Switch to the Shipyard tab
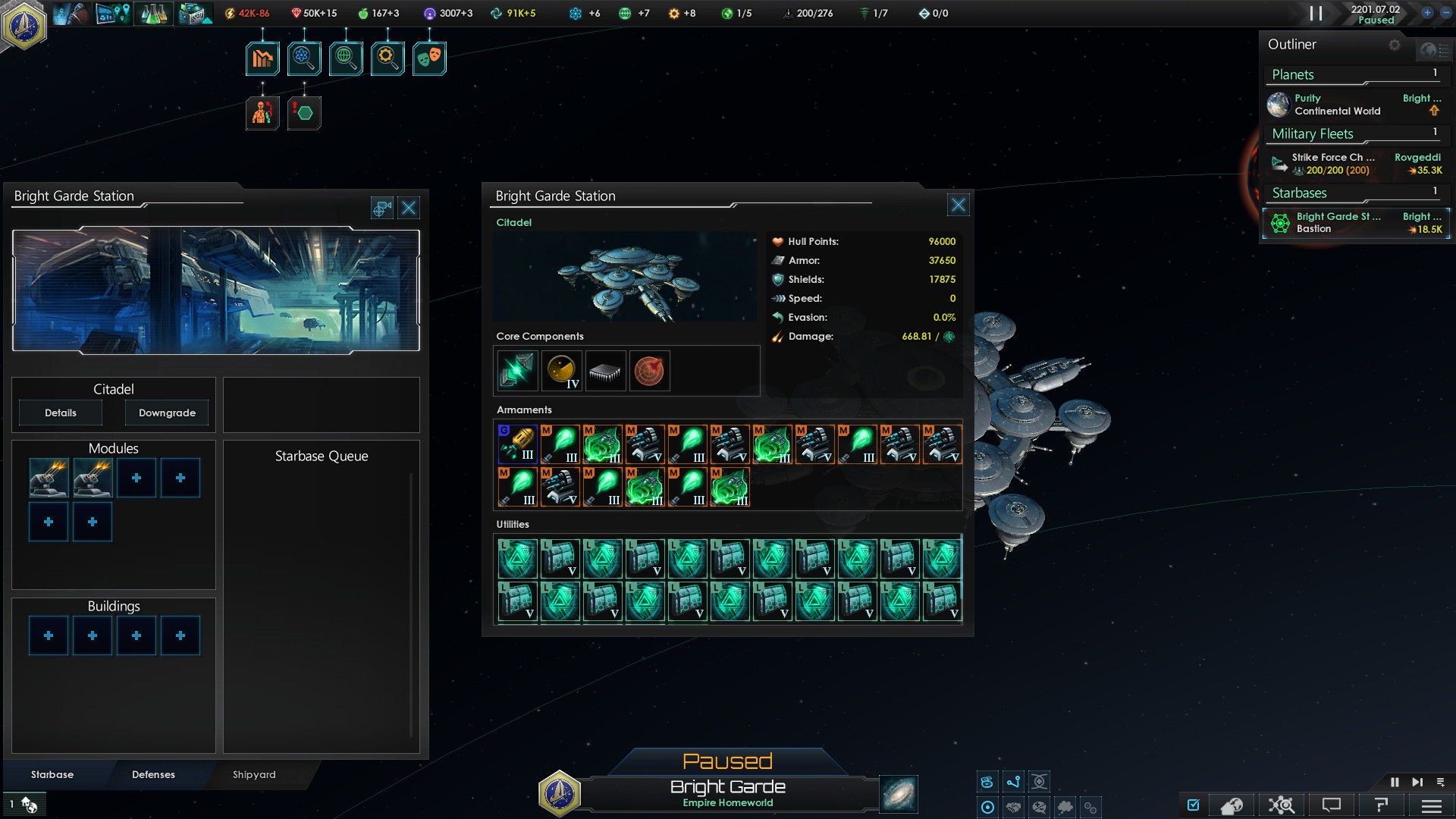 [x=253, y=774]
